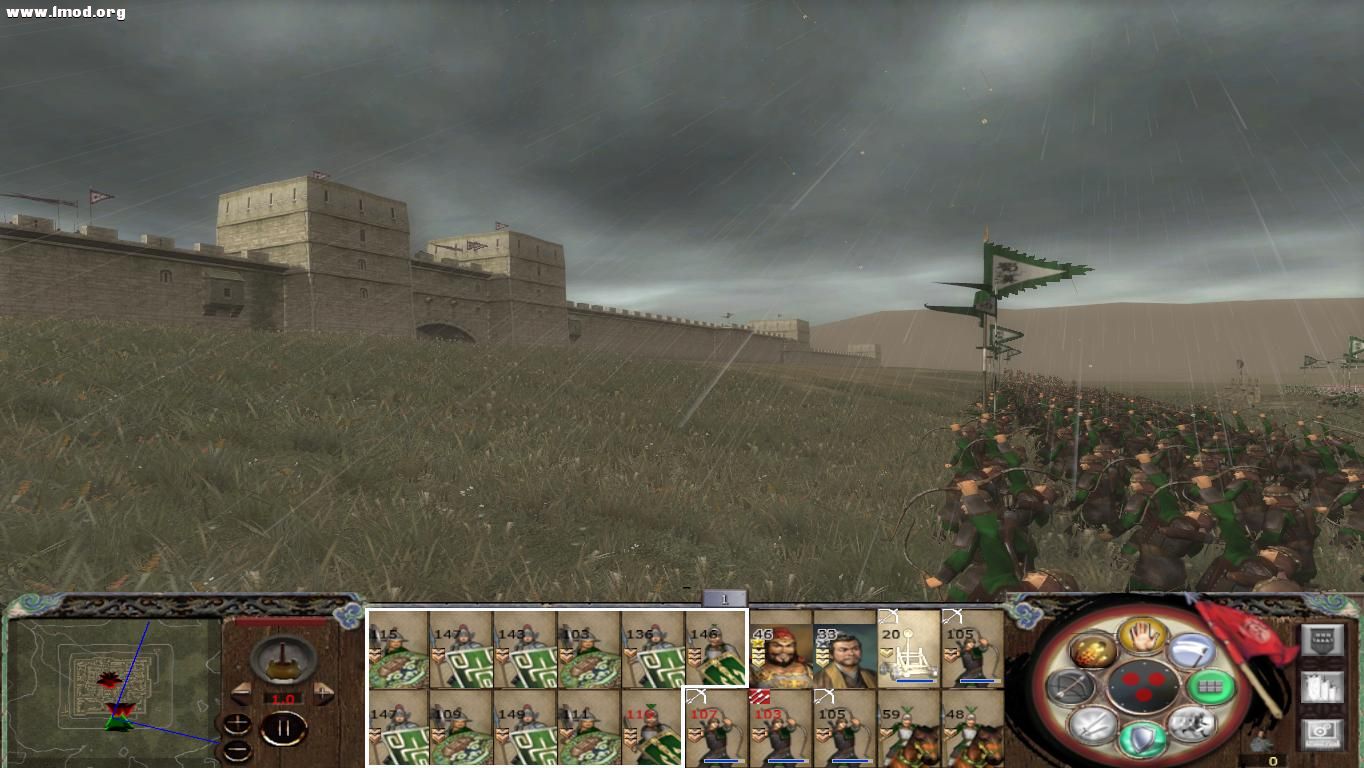Pause the battle with the pause button
The height and width of the screenshot is (768, 1364).
pos(284,727)
